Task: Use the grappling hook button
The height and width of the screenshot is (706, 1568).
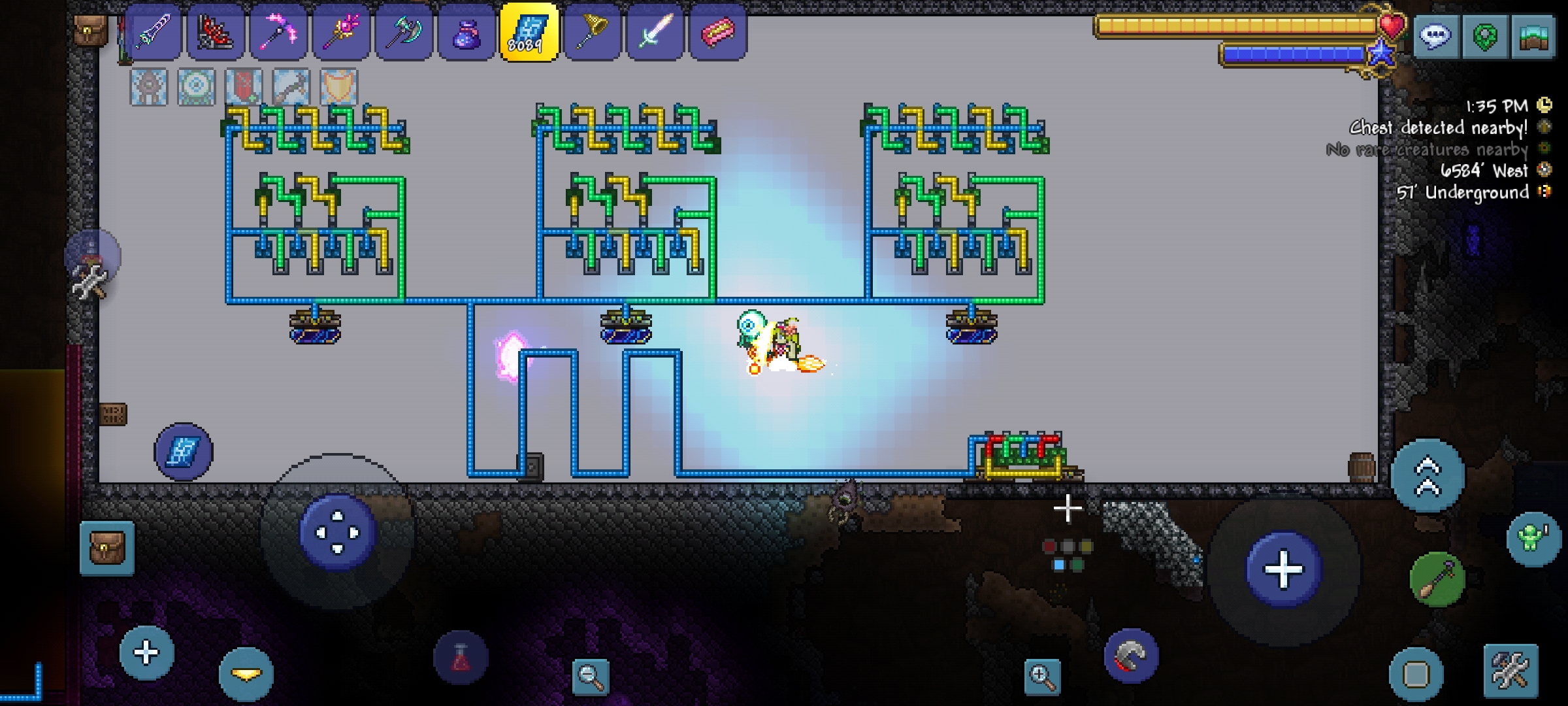Action: [x=1132, y=656]
